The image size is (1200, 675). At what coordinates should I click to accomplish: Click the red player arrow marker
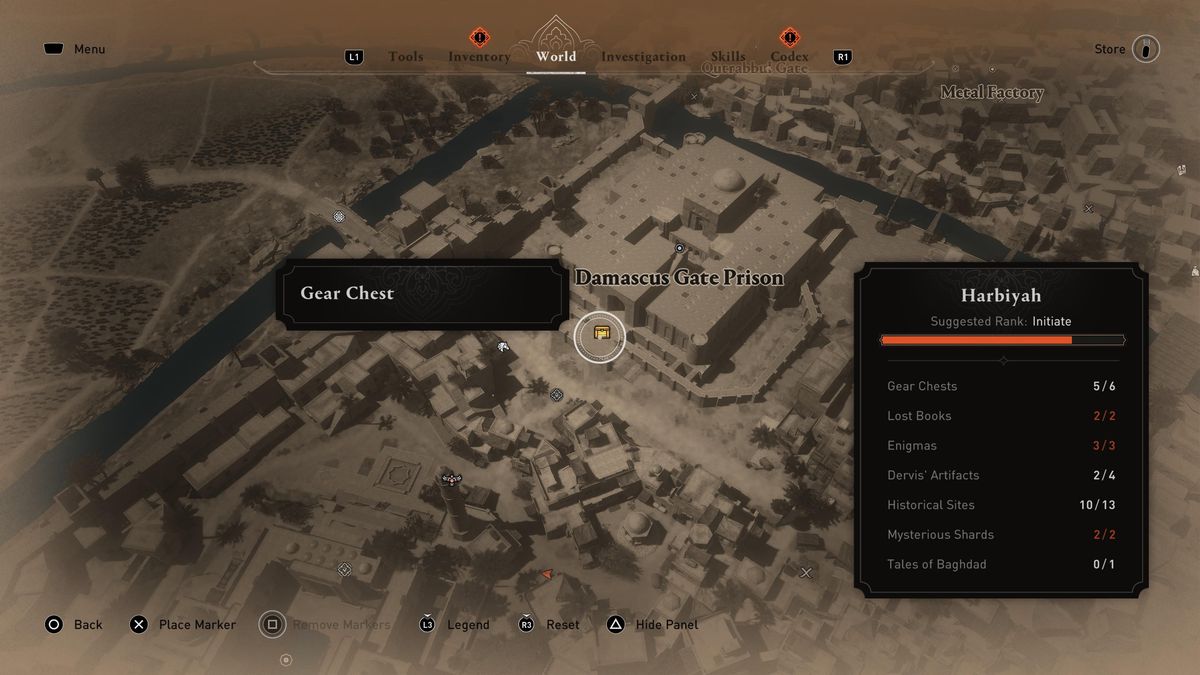point(546,575)
